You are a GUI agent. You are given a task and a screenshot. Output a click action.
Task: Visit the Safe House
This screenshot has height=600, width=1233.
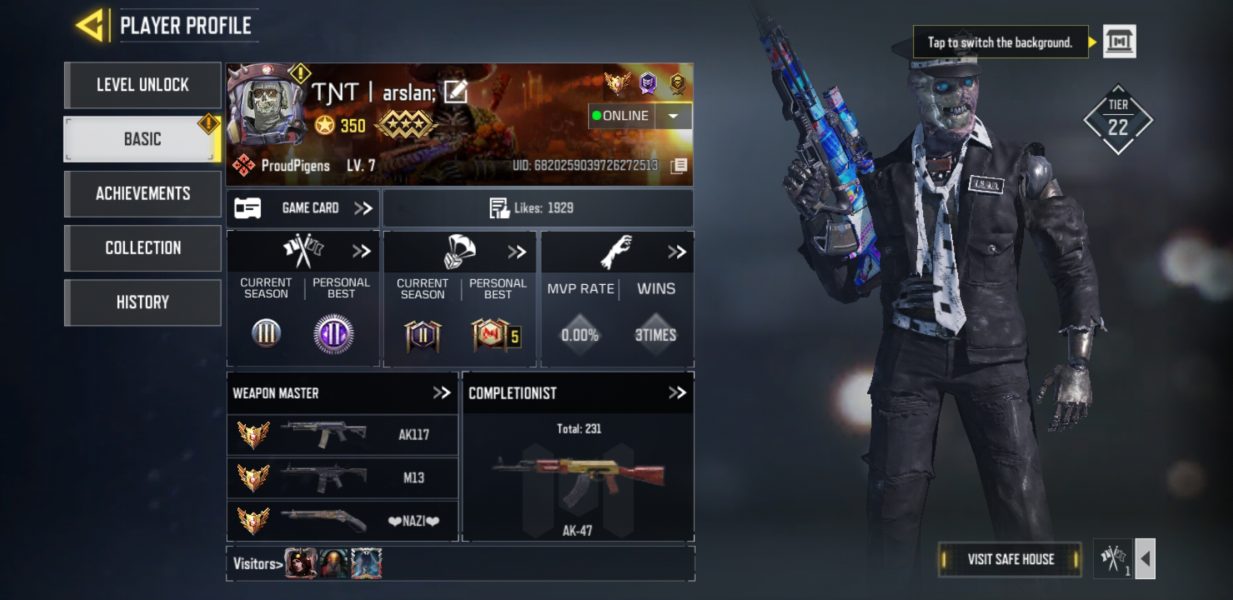pyautogui.click(x=1010, y=559)
